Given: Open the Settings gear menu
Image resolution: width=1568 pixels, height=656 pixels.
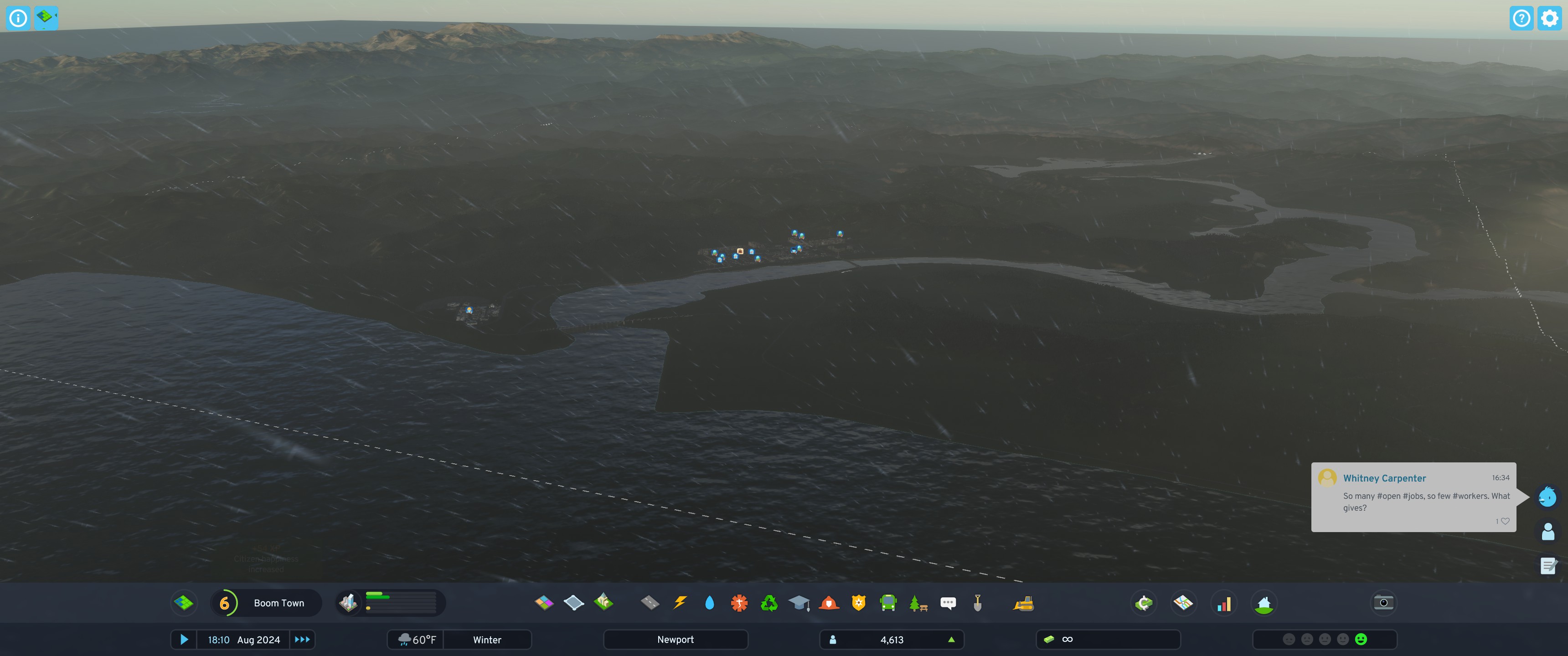Looking at the screenshot, I should point(1550,18).
